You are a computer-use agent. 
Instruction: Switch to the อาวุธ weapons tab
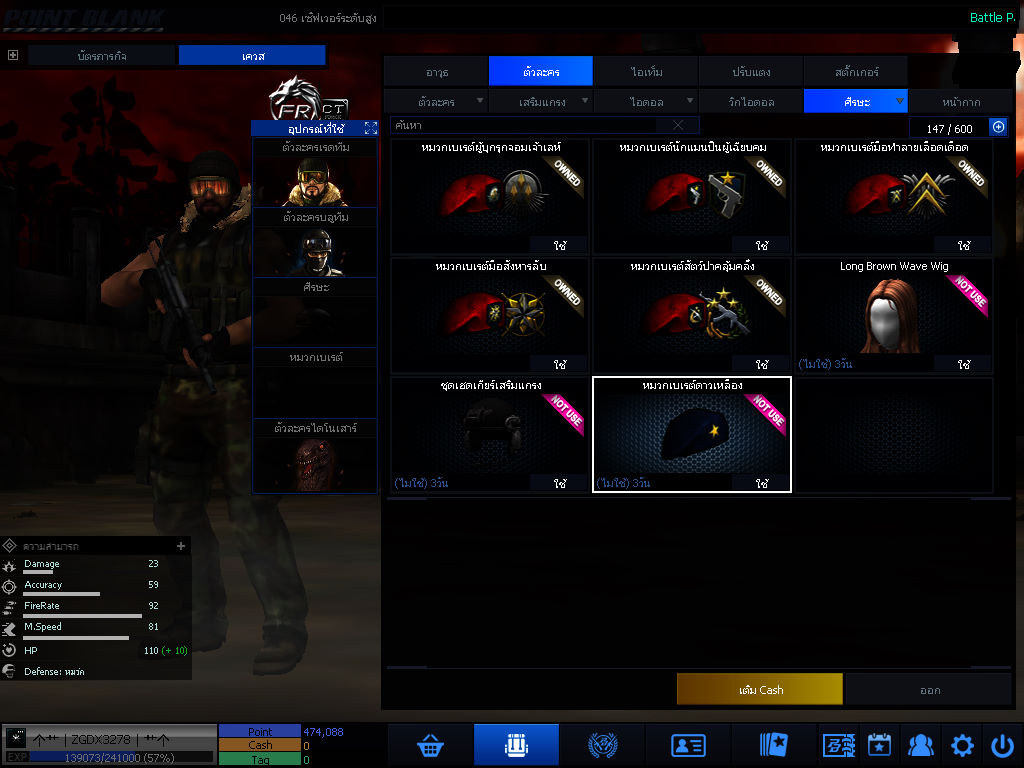(437, 72)
